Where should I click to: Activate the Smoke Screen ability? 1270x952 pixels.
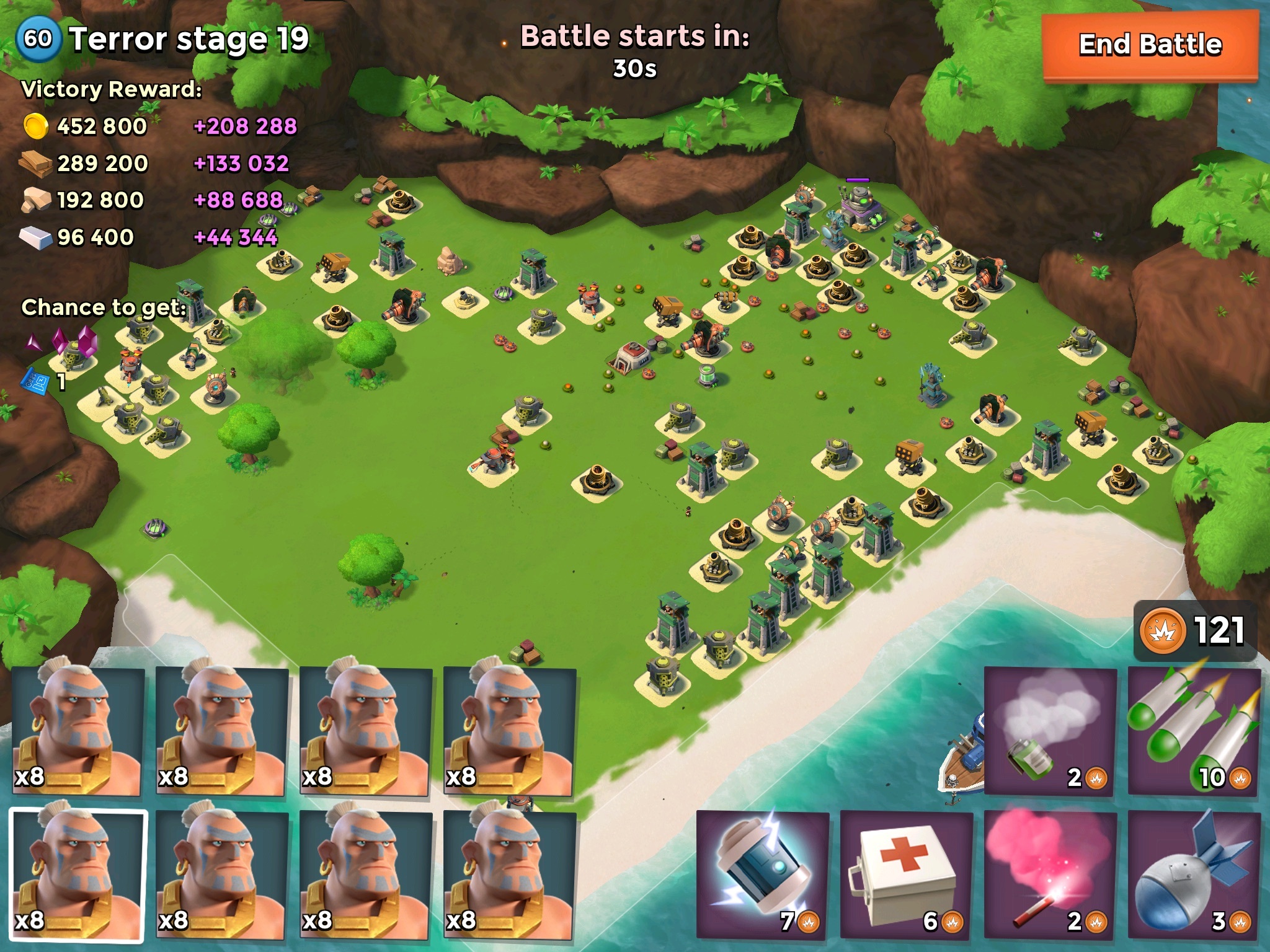coord(1050,731)
